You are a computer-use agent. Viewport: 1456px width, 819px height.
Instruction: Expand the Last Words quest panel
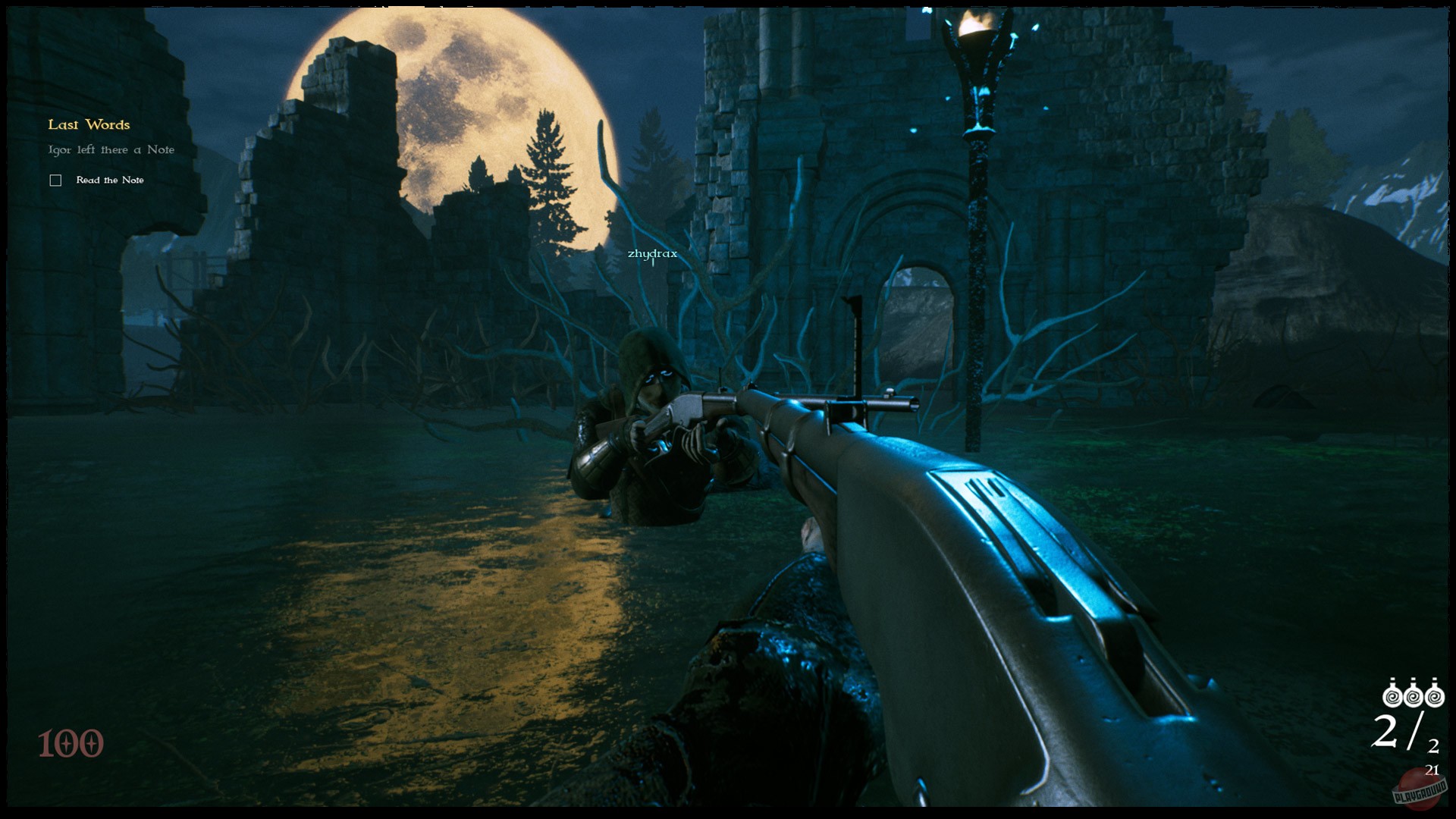(x=89, y=124)
